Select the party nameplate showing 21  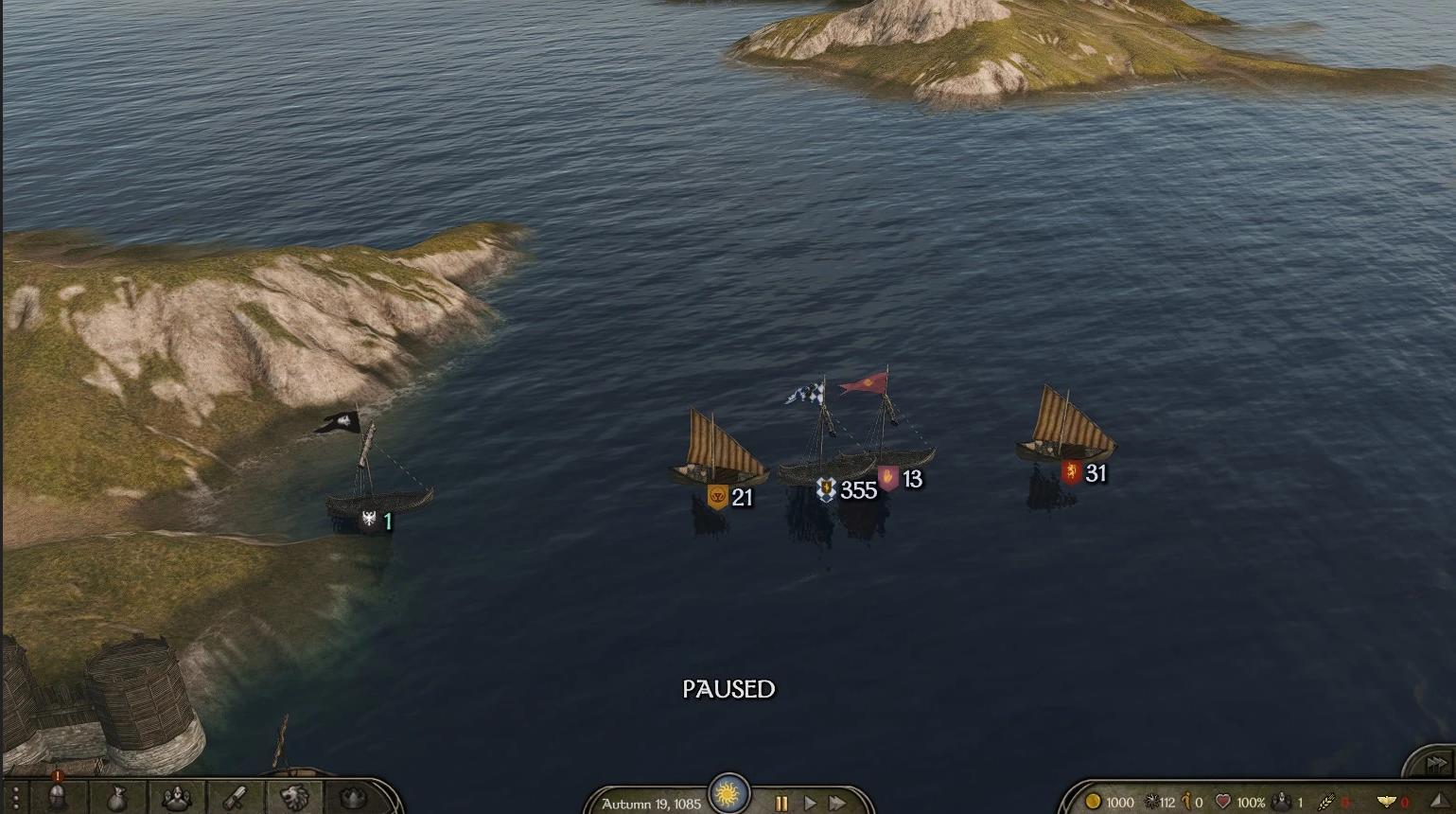click(x=730, y=497)
